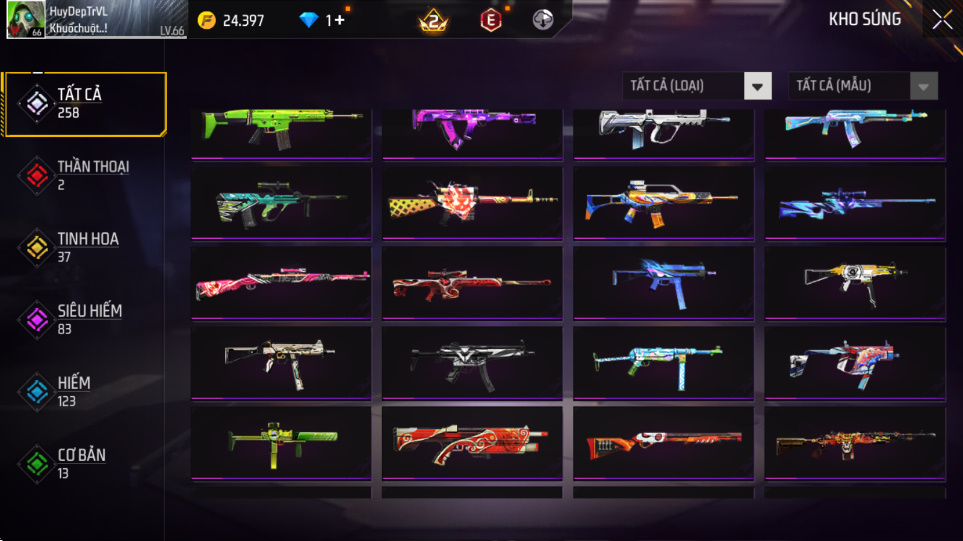Pick the blue and orange bullpup rifle skin

click(663, 201)
